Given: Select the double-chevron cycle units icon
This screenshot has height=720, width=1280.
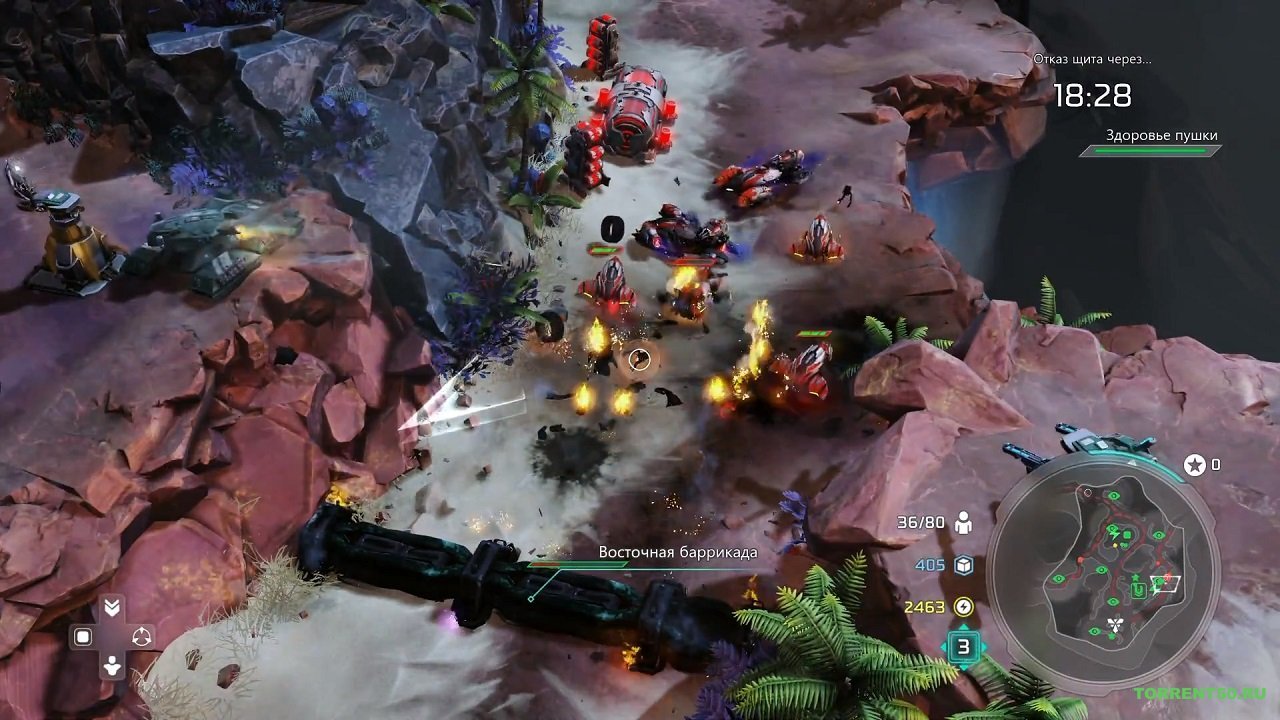Looking at the screenshot, I should click(112, 605).
